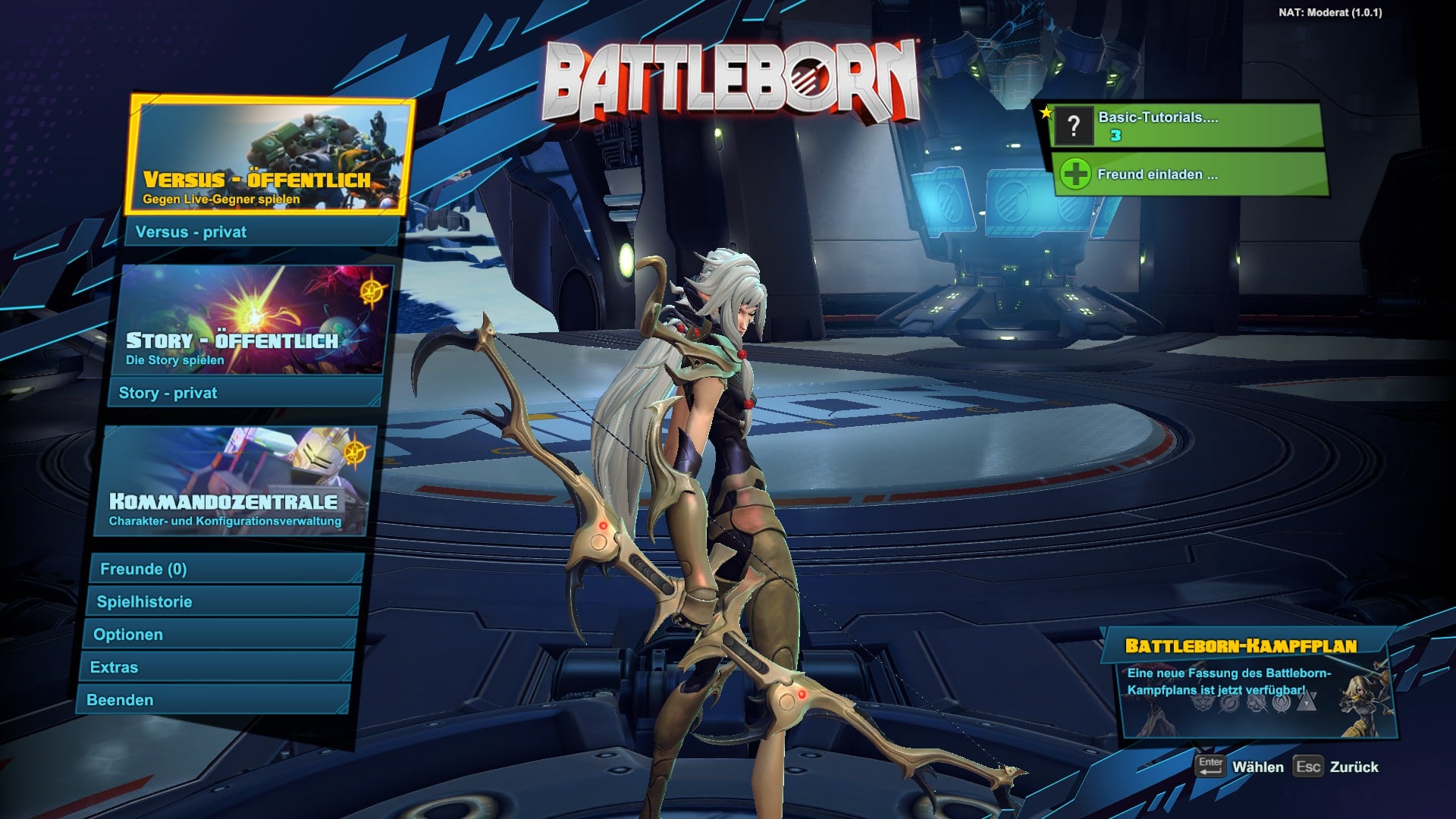The image size is (1456, 819).
Task: Choose Story - Öffentlich
Action: (x=254, y=320)
